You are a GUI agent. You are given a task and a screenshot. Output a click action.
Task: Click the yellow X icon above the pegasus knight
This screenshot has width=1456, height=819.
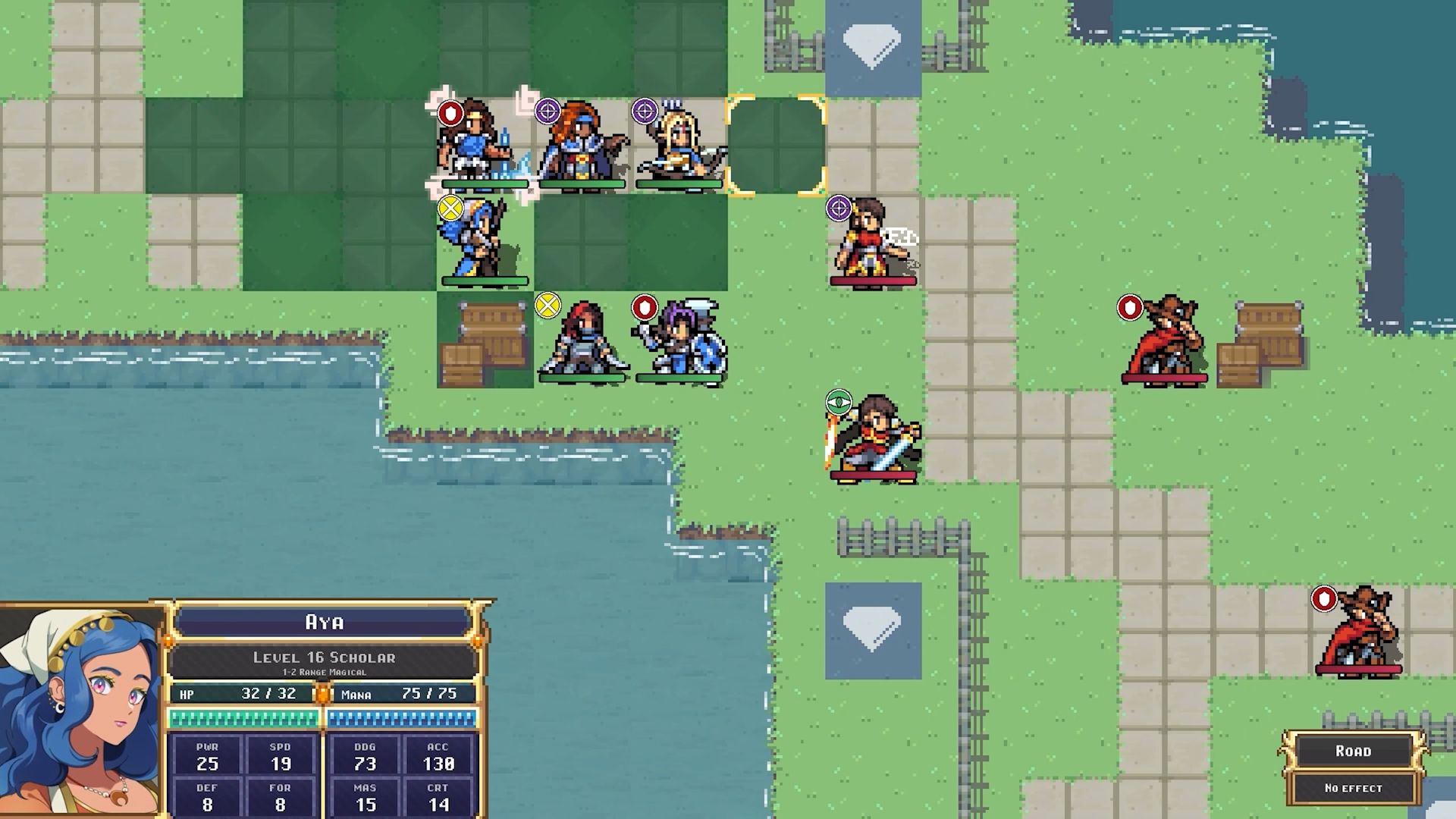(450, 205)
